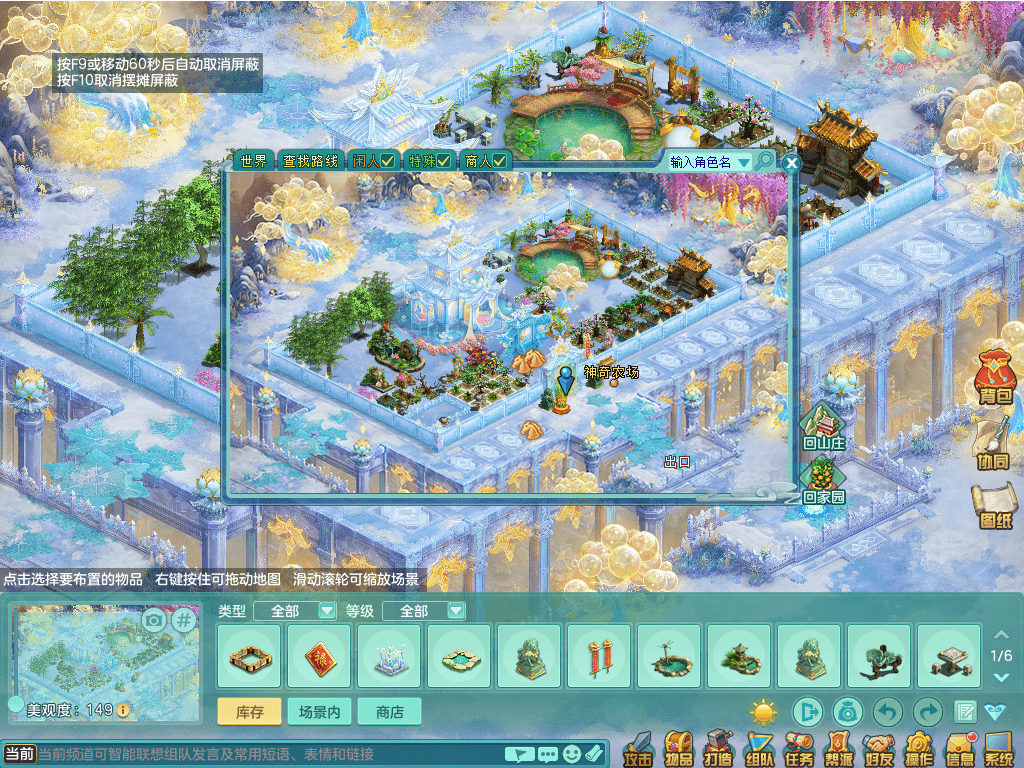Click the magnifier search icon
1024x768 pixels.
764,161
